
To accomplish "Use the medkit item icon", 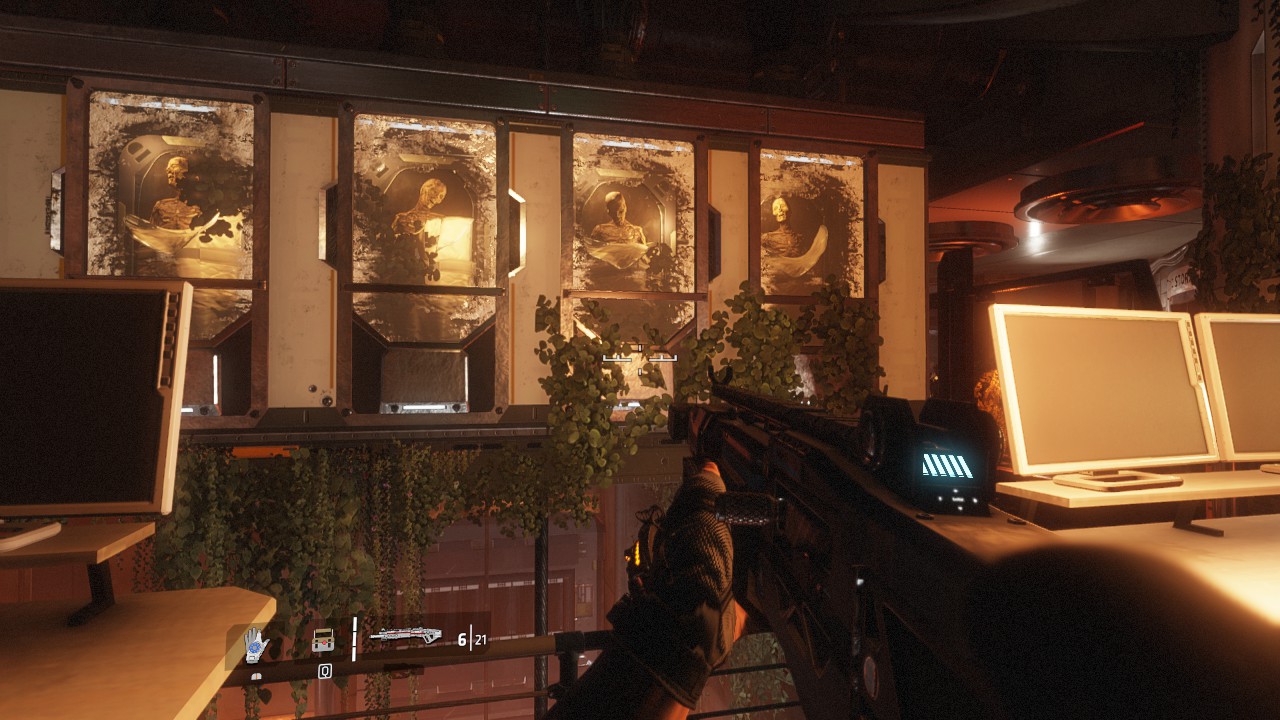I will point(323,640).
